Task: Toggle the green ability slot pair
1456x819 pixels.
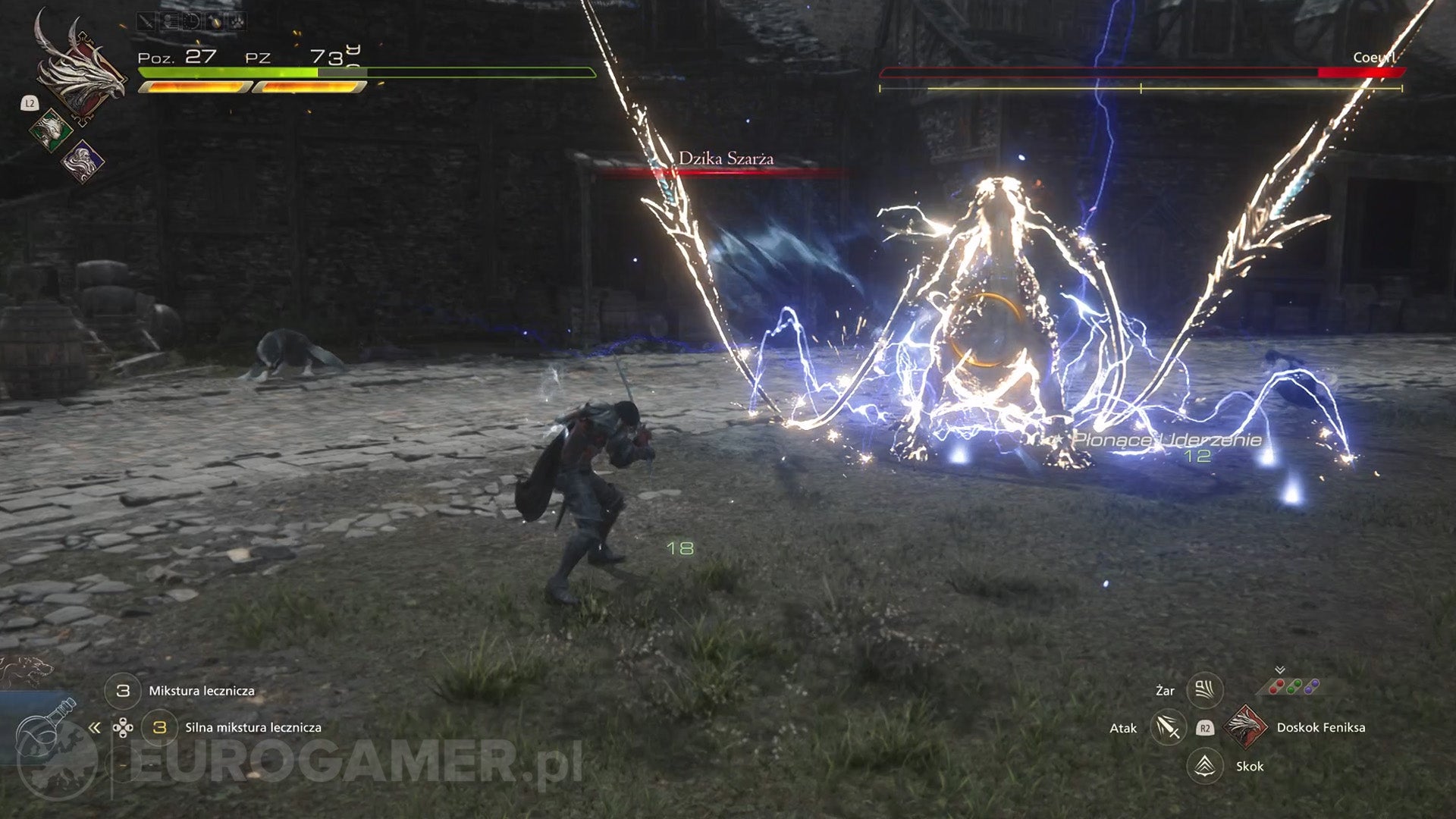Action: pyautogui.click(x=1294, y=686)
